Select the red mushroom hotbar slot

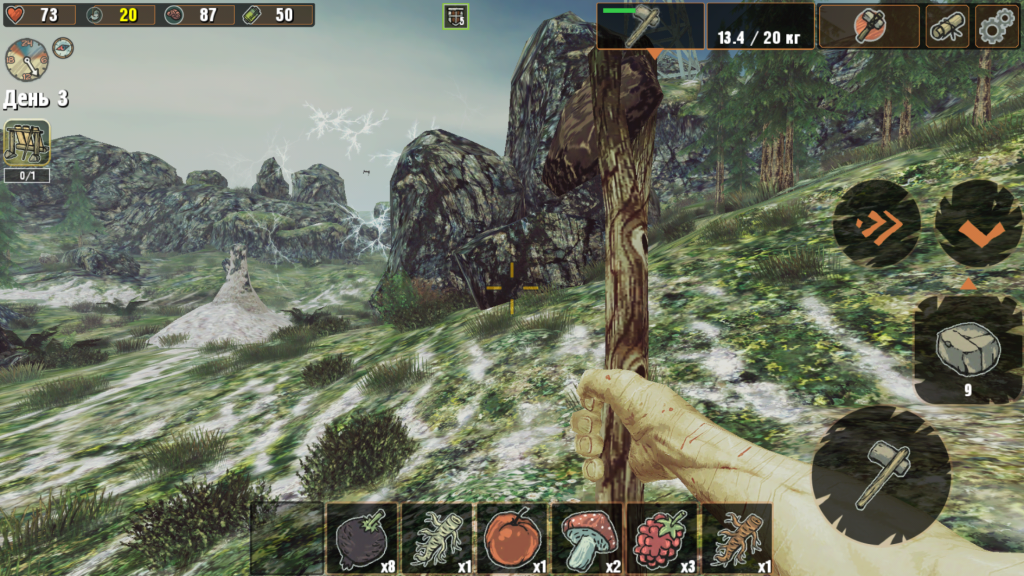tap(587, 538)
